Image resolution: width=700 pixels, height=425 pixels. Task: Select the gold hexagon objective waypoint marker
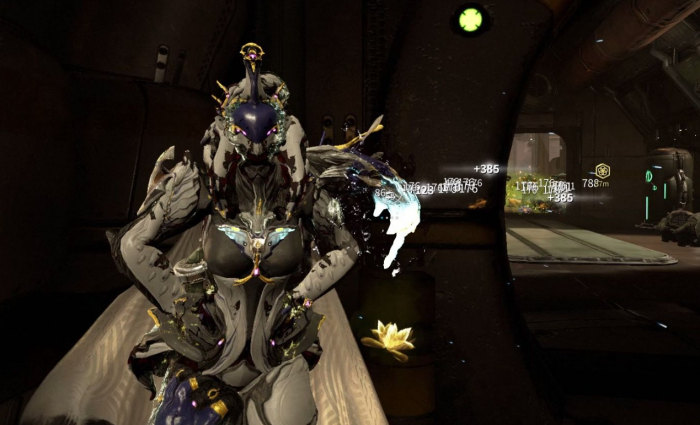coord(602,171)
